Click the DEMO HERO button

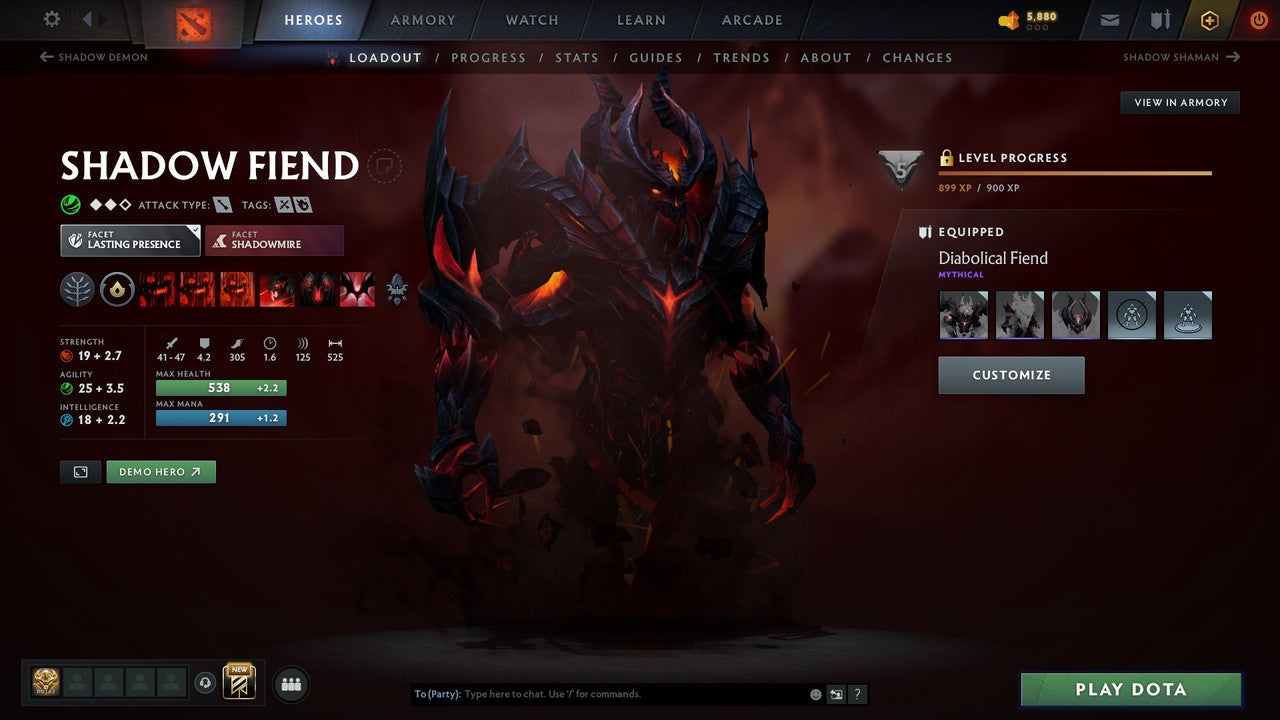click(160, 471)
